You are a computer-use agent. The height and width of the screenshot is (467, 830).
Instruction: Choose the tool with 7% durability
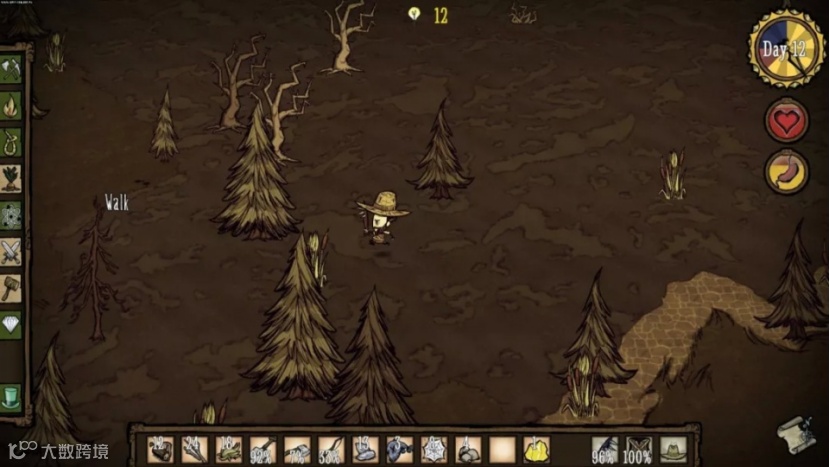[297, 450]
